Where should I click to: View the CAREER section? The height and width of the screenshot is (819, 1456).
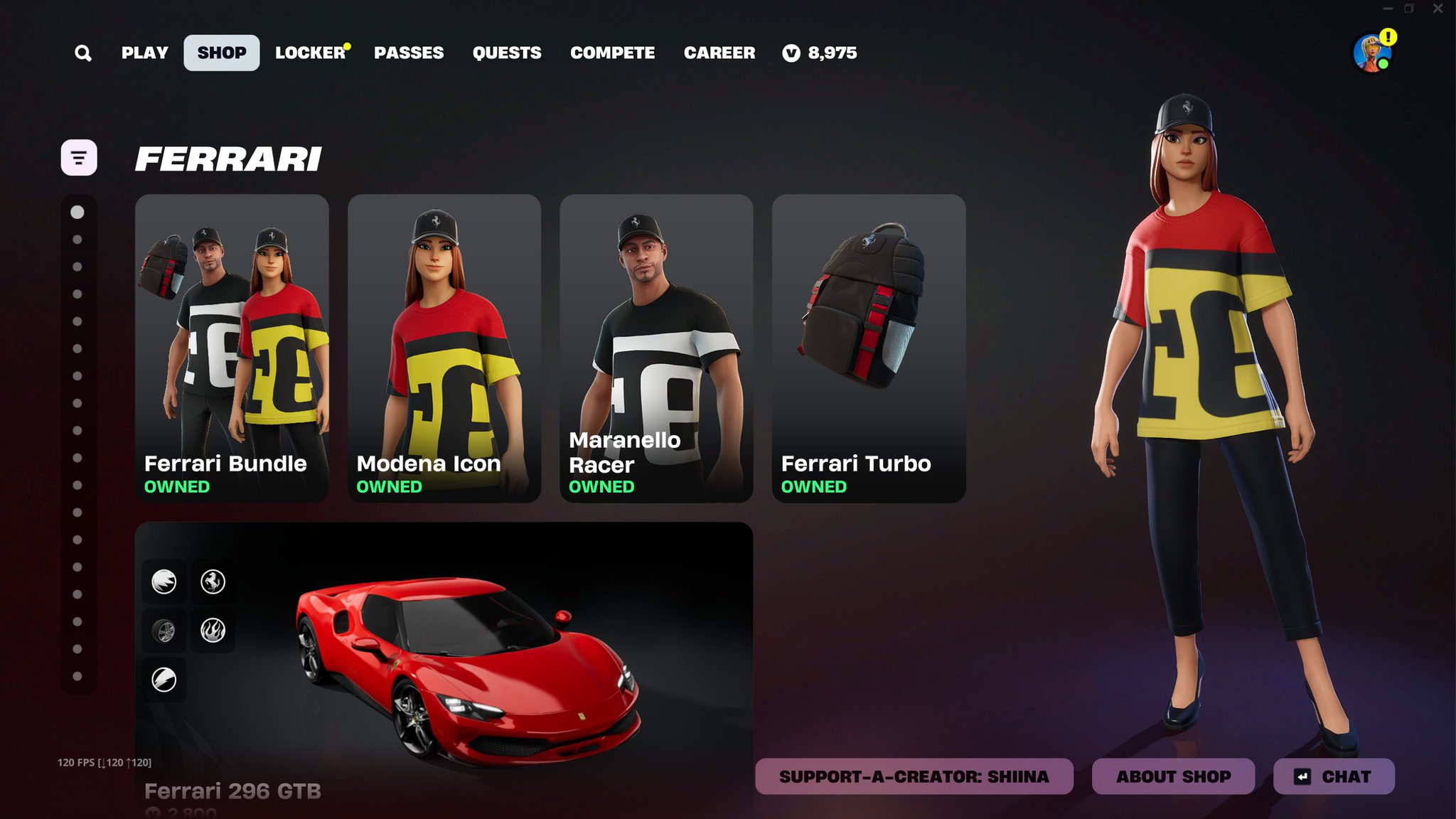click(x=719, y=52)
